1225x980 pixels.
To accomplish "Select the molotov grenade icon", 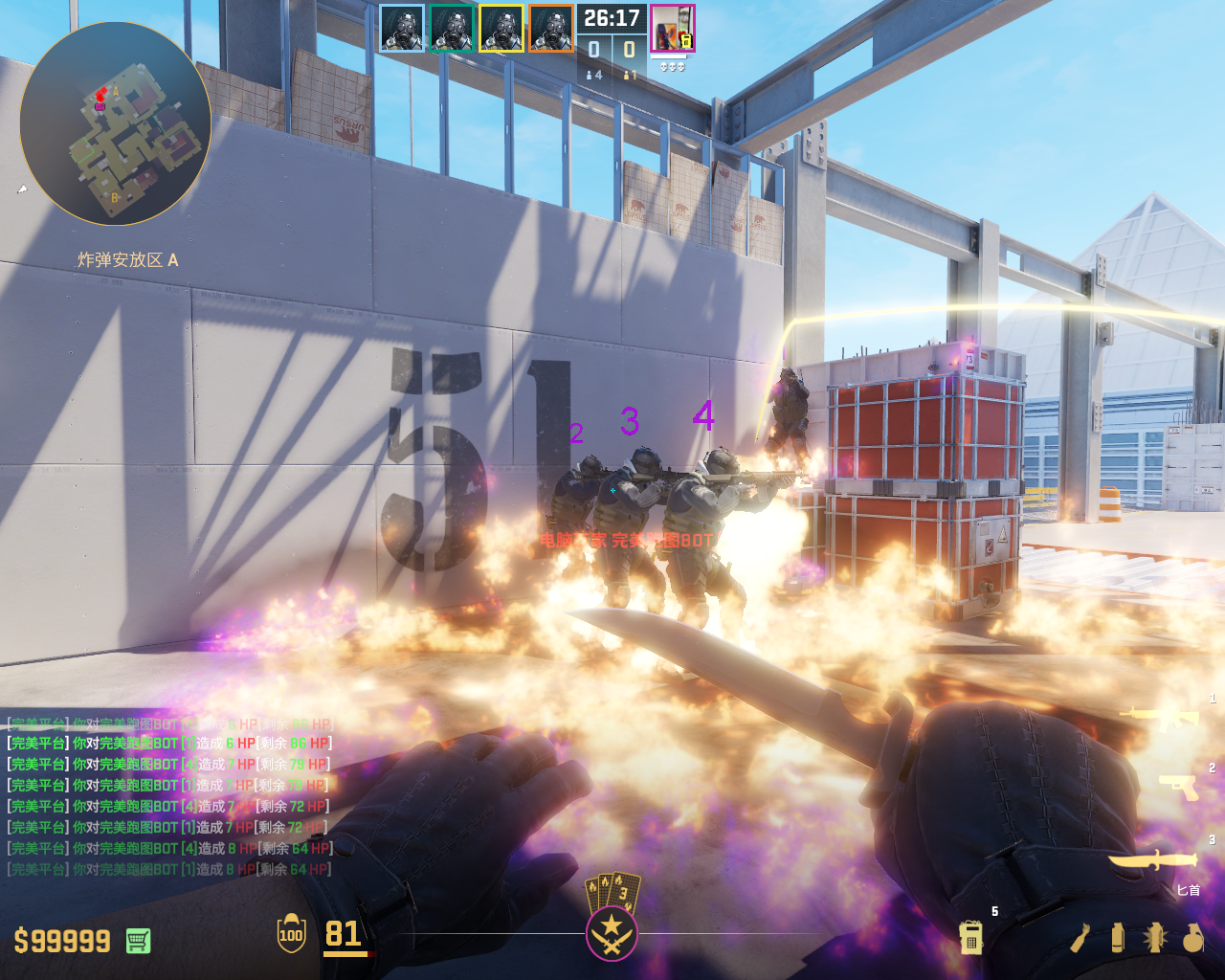I will coord(1080,938).
